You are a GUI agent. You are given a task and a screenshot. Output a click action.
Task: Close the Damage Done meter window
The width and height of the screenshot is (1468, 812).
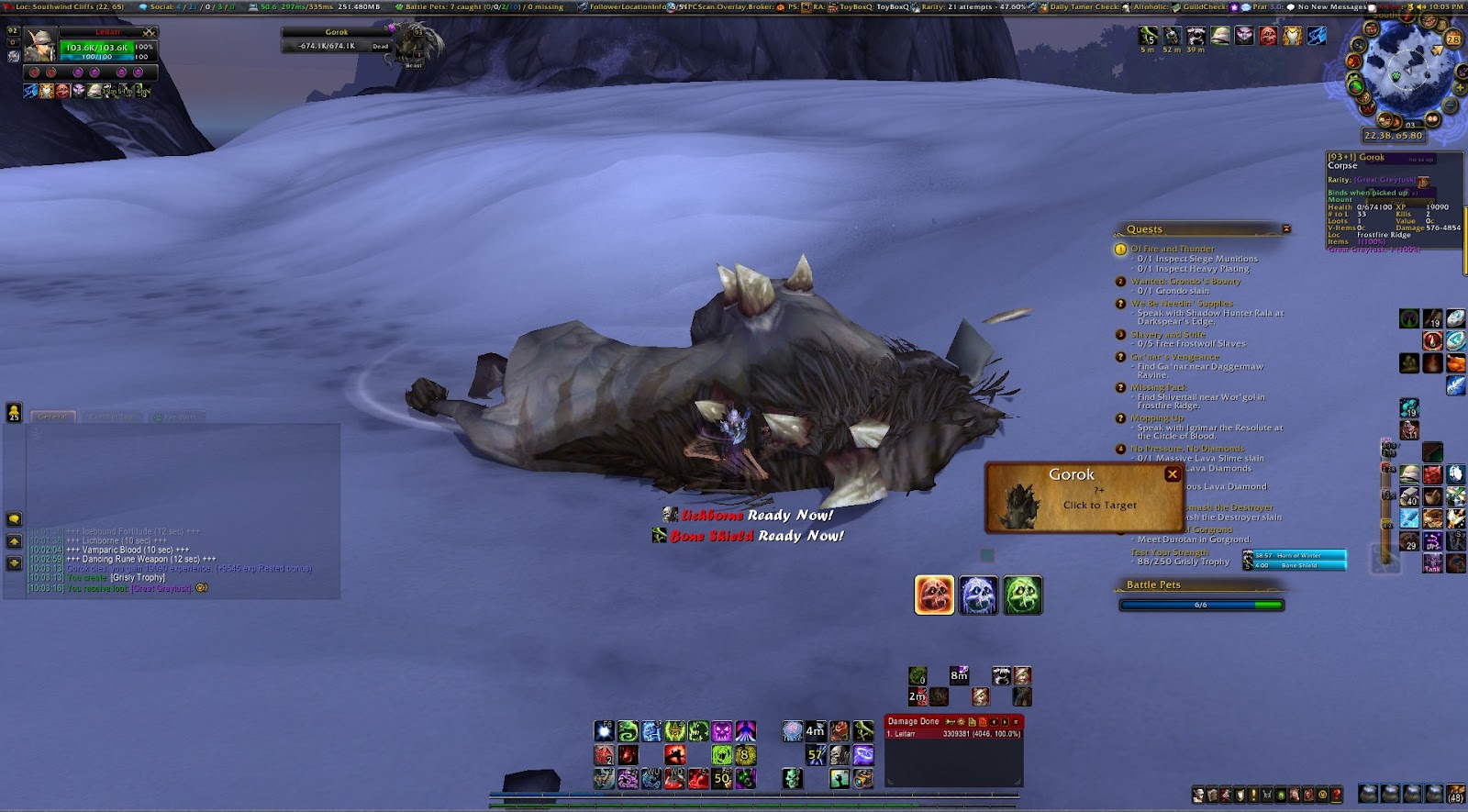tap(1016, 722)
